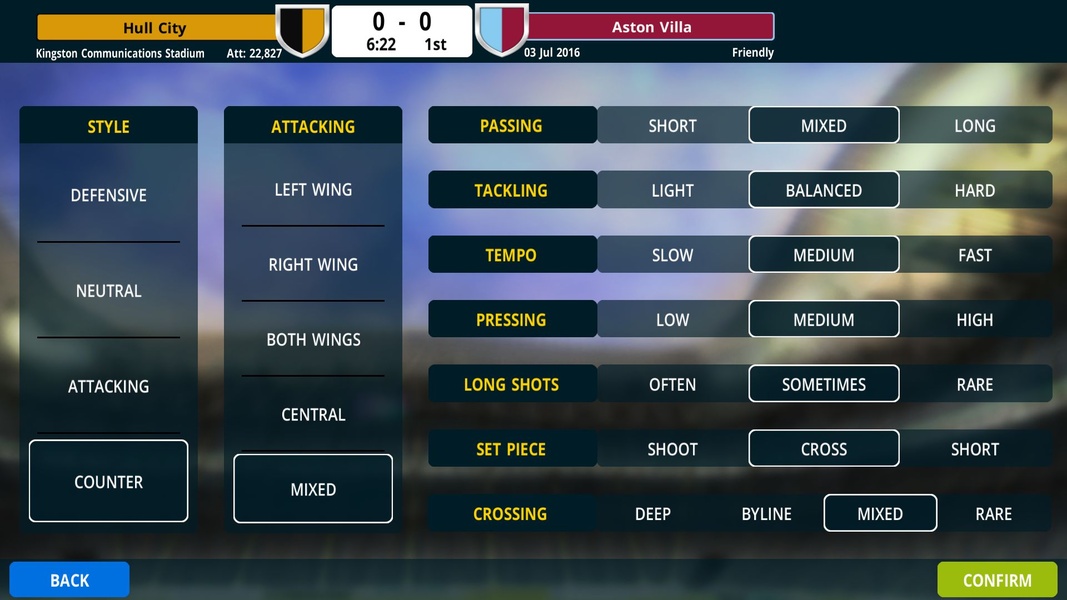Set pressing to High
Image resolution: width=1067 pixels, height=600 pixels.
[x=974, y=320]
